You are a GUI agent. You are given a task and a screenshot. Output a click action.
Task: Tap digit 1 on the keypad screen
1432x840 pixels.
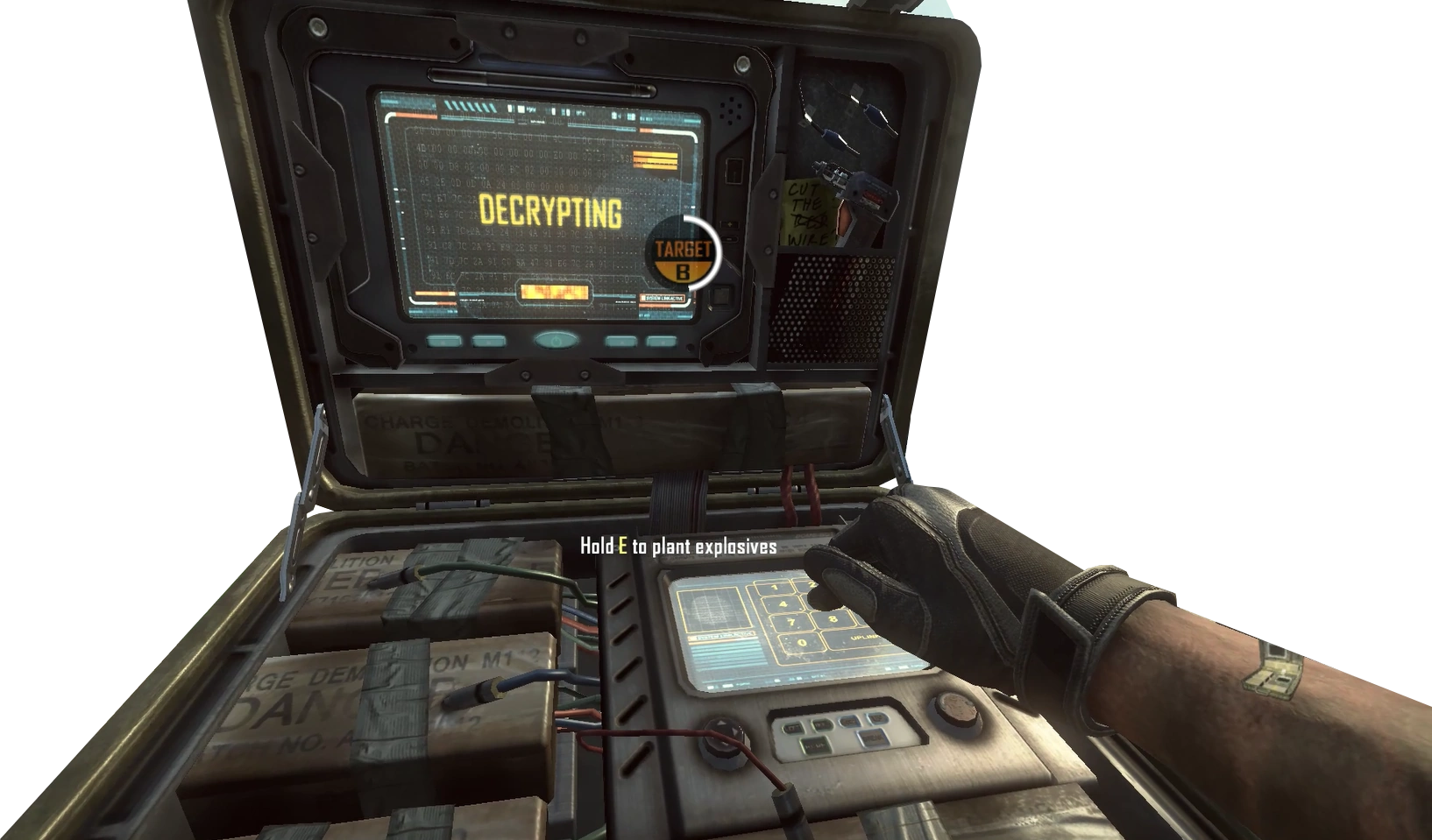(774, 587)
